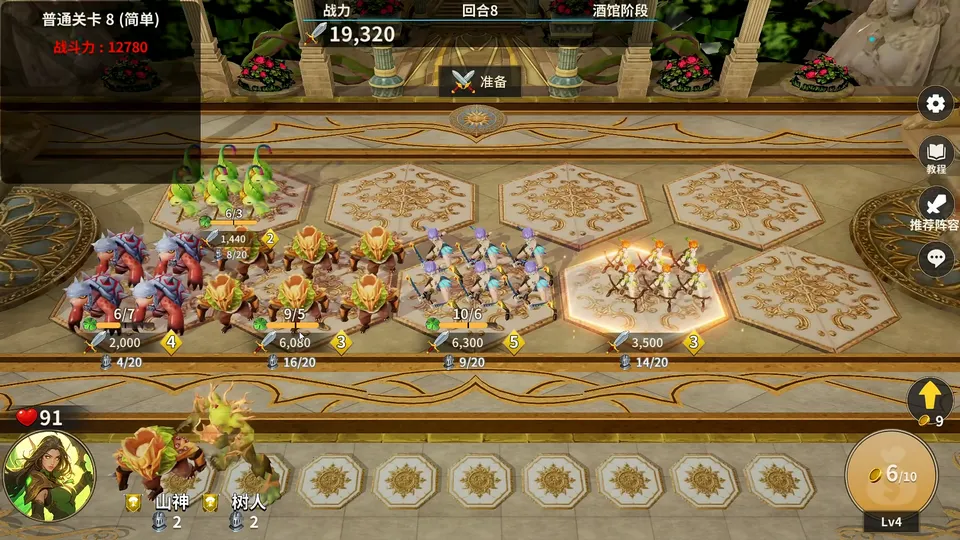Select the 山神 unit on the bench
960x540 pixels.
(x=160, y=458)
